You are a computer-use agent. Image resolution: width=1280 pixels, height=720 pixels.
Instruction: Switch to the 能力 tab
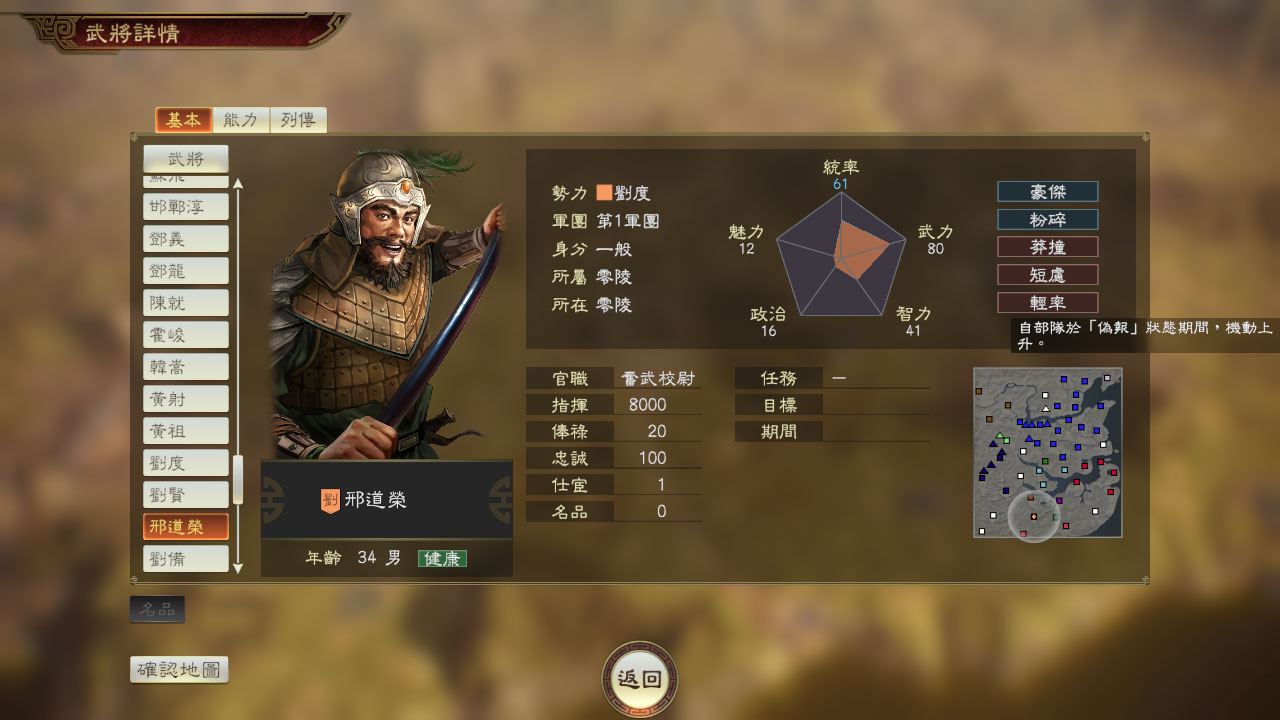pyautogui.click(x=241, y=120)
